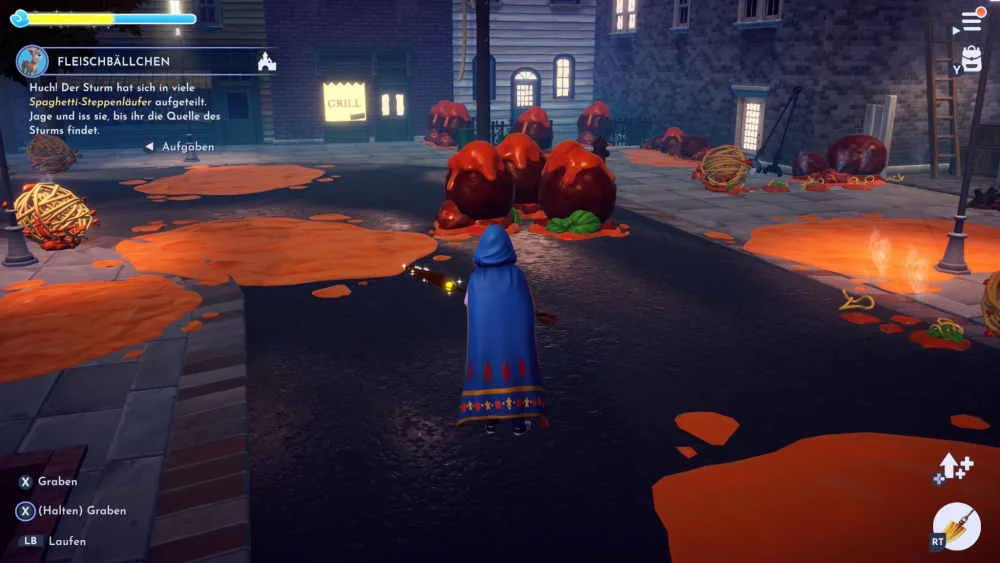
Task: Open the hamburger menu with the orange notification
Action: pyautogui.click(x=971, y=20)
